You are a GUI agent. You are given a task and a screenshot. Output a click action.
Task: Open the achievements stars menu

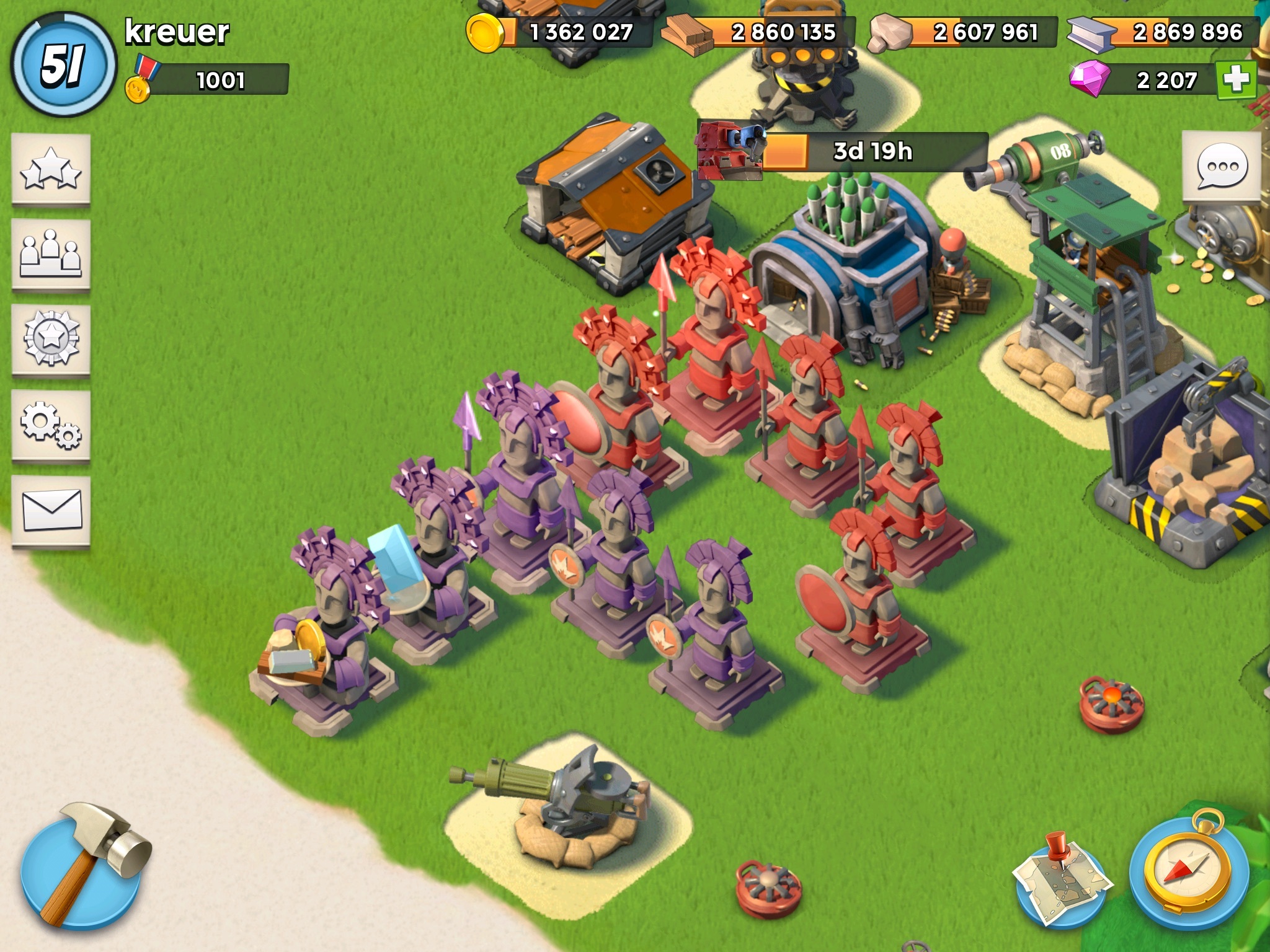[51, 170]
